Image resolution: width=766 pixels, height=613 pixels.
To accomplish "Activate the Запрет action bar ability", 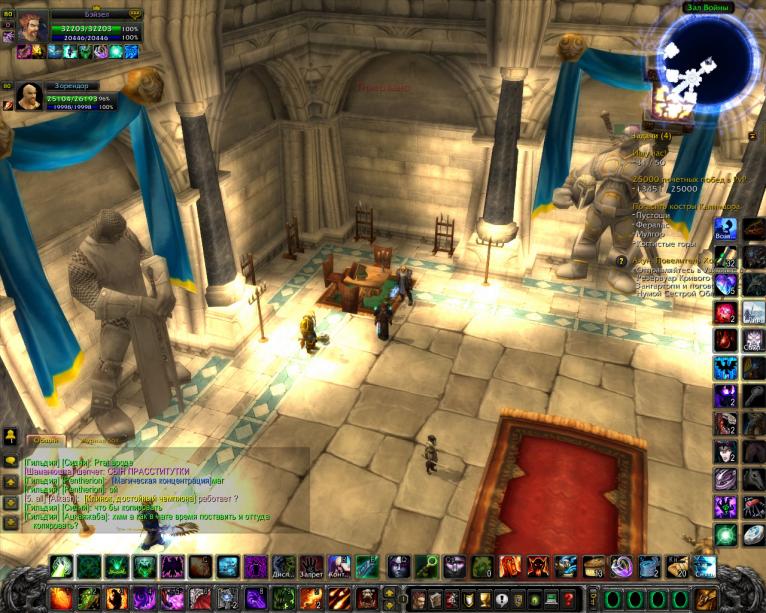I will pos(312,567).
